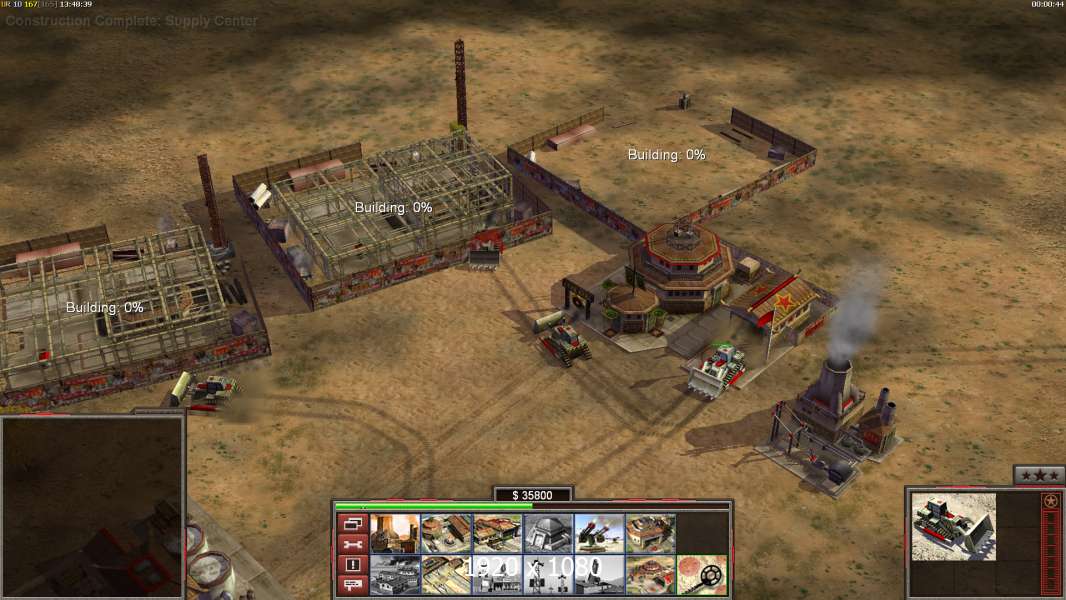Viewport: 1066px width, 600px height.
Task: Click the exclamation mark button
Action: tap(352, 565)
